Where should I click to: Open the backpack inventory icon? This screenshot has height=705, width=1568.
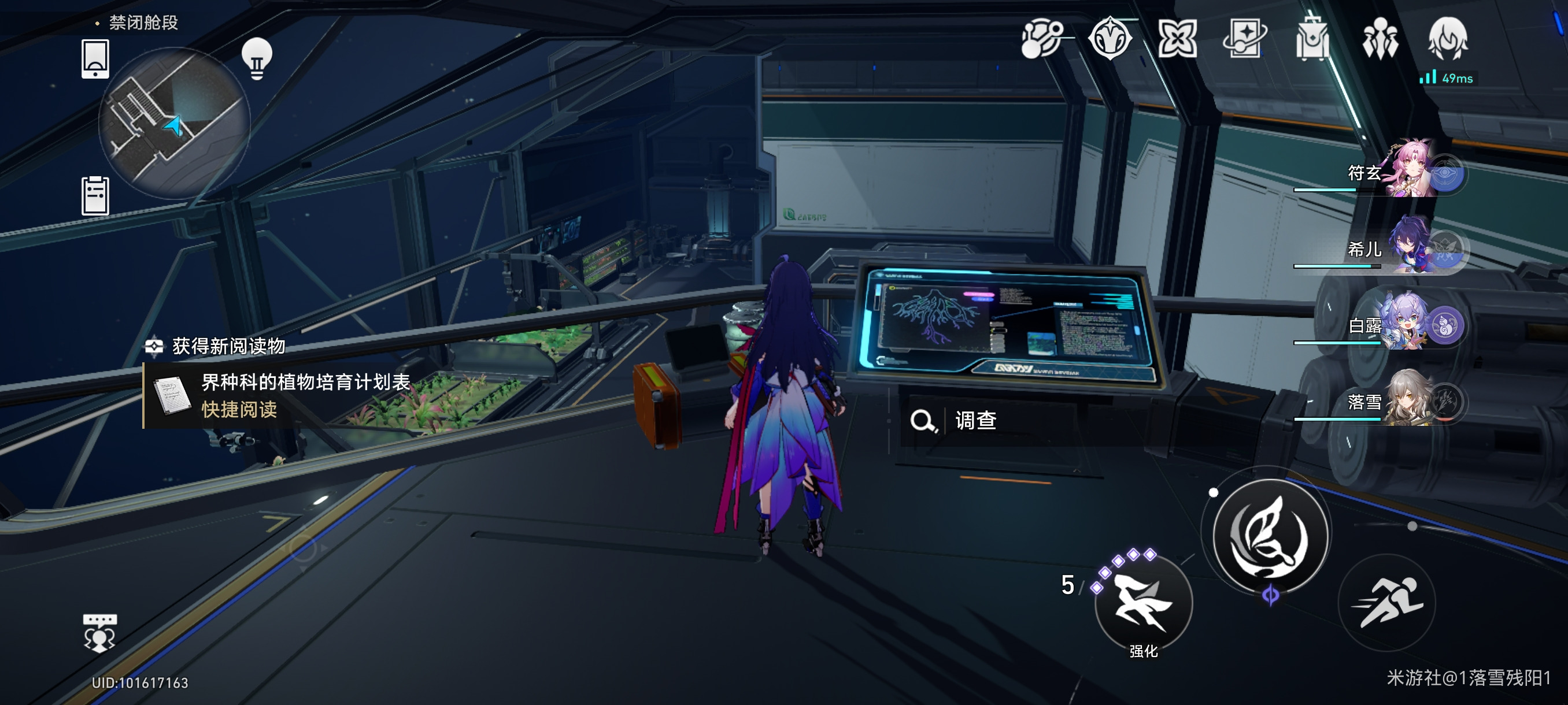click(1312, 39)
